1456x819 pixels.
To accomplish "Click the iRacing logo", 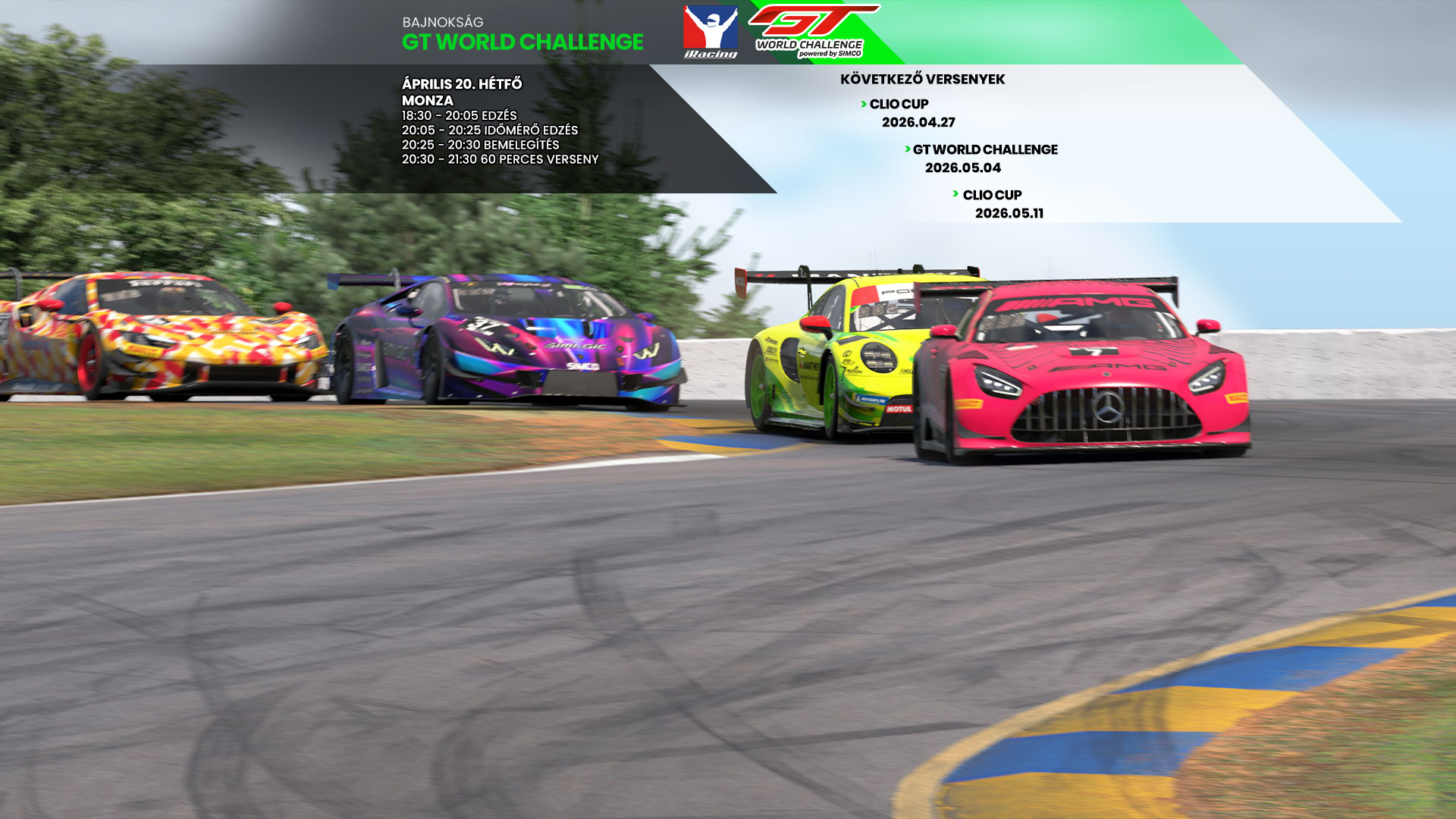I will 711,32.
